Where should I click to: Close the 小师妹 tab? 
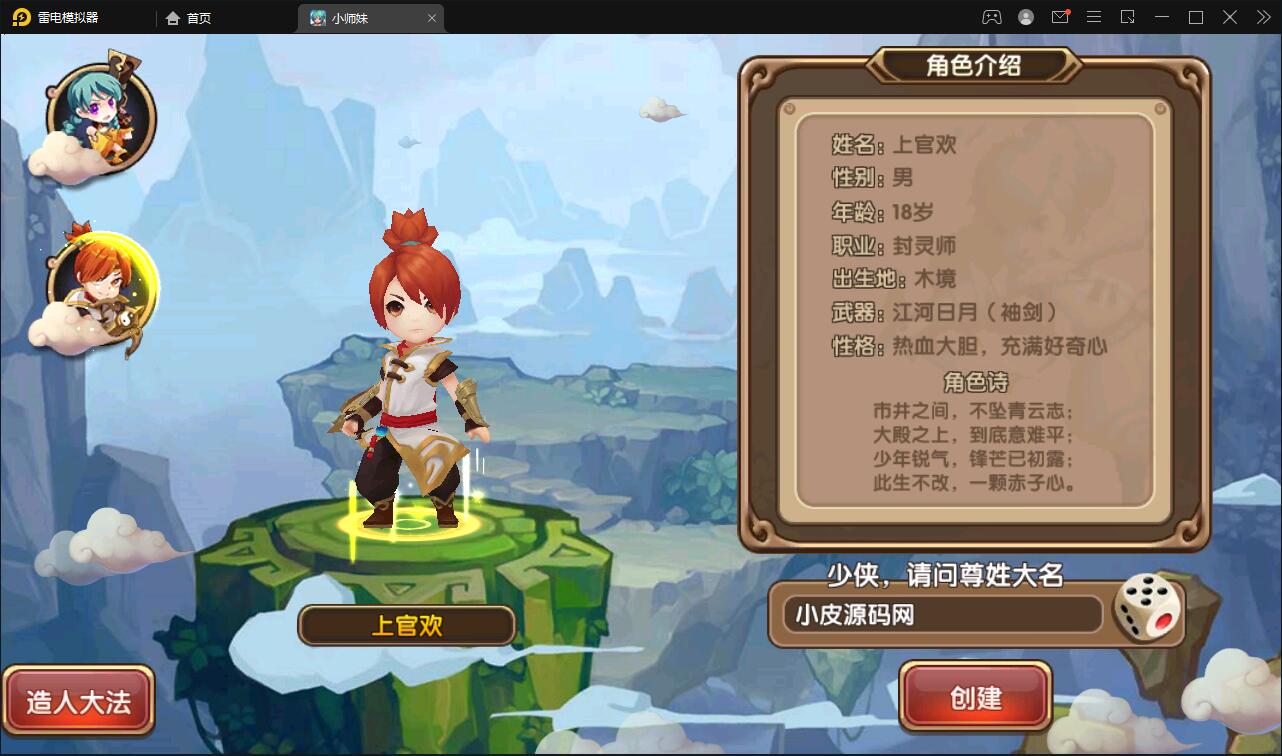(x=431, y=17)
